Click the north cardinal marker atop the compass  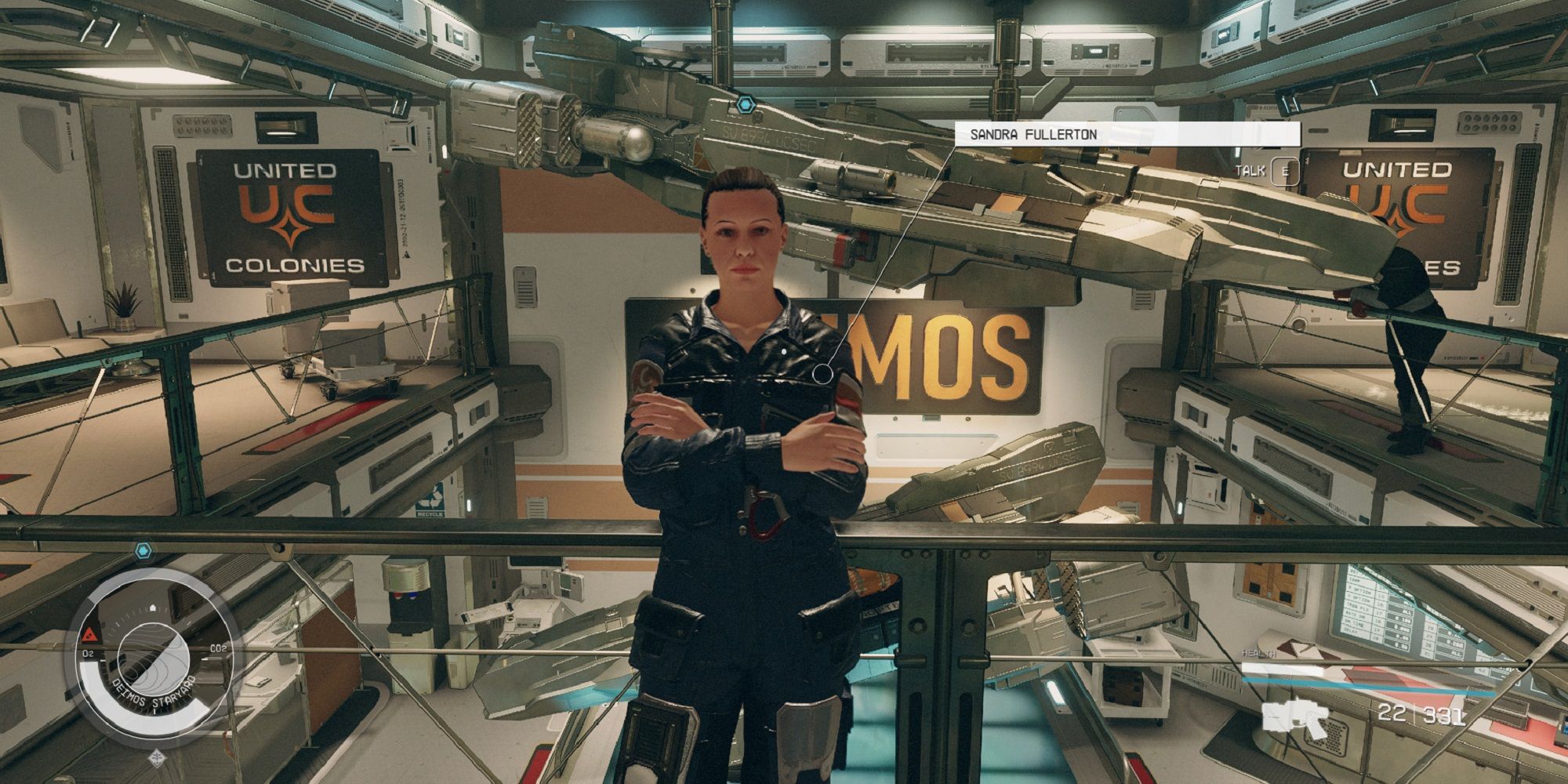(154, 608)
